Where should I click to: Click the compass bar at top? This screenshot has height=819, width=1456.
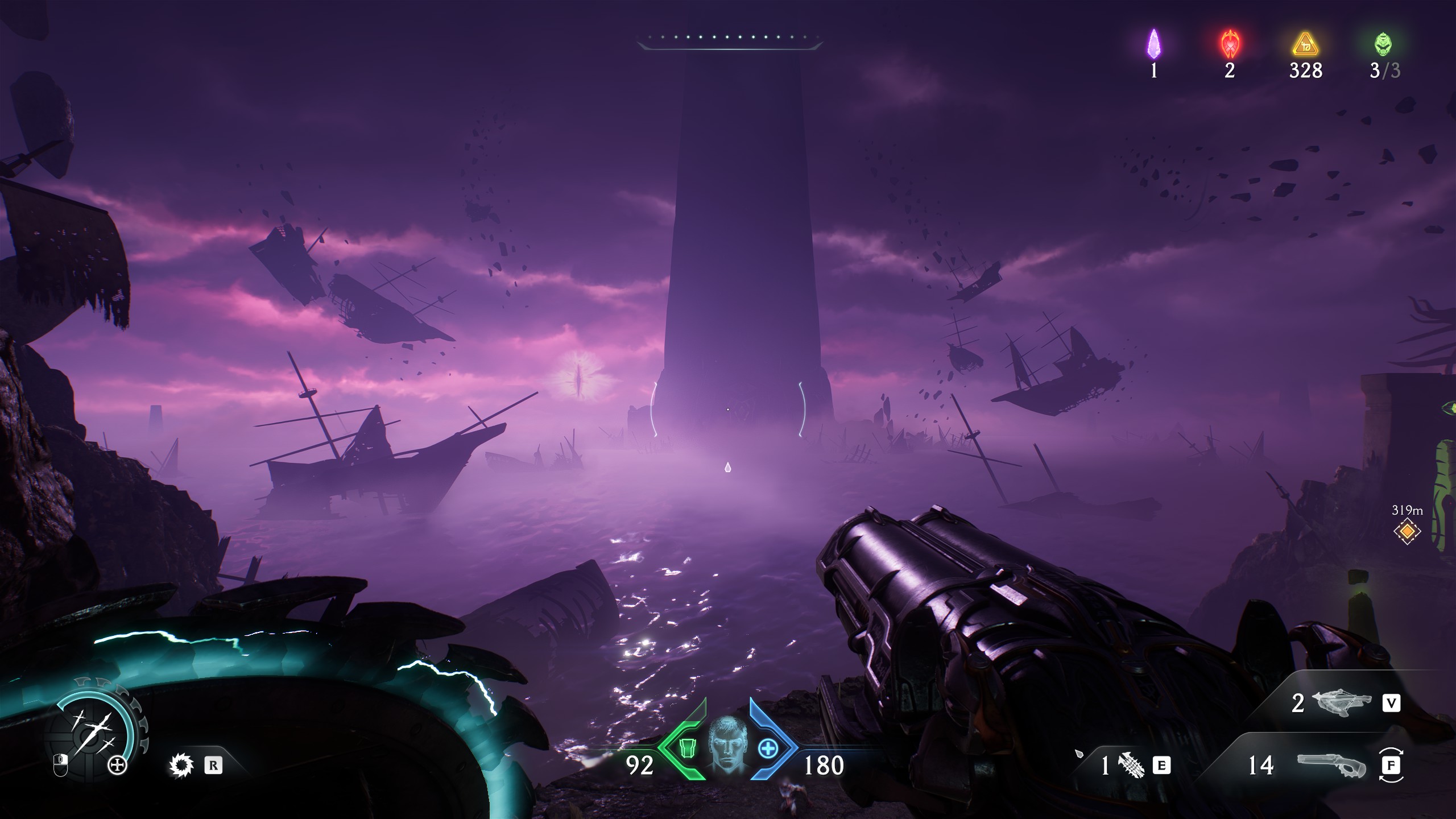pyautogui.click(x=730, y=40)
